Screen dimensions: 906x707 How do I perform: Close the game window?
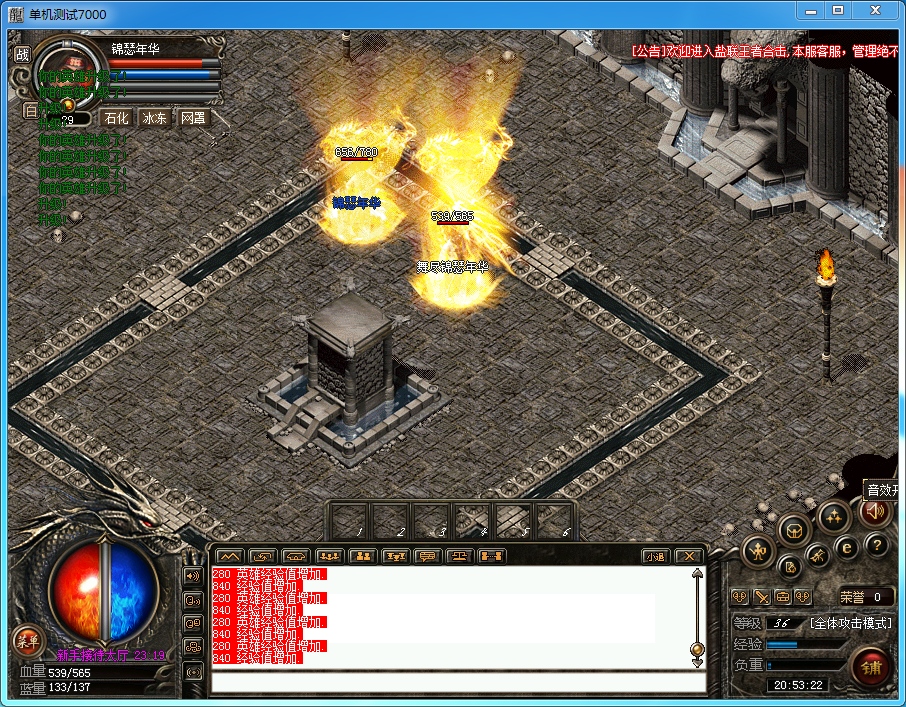(877, 11)
